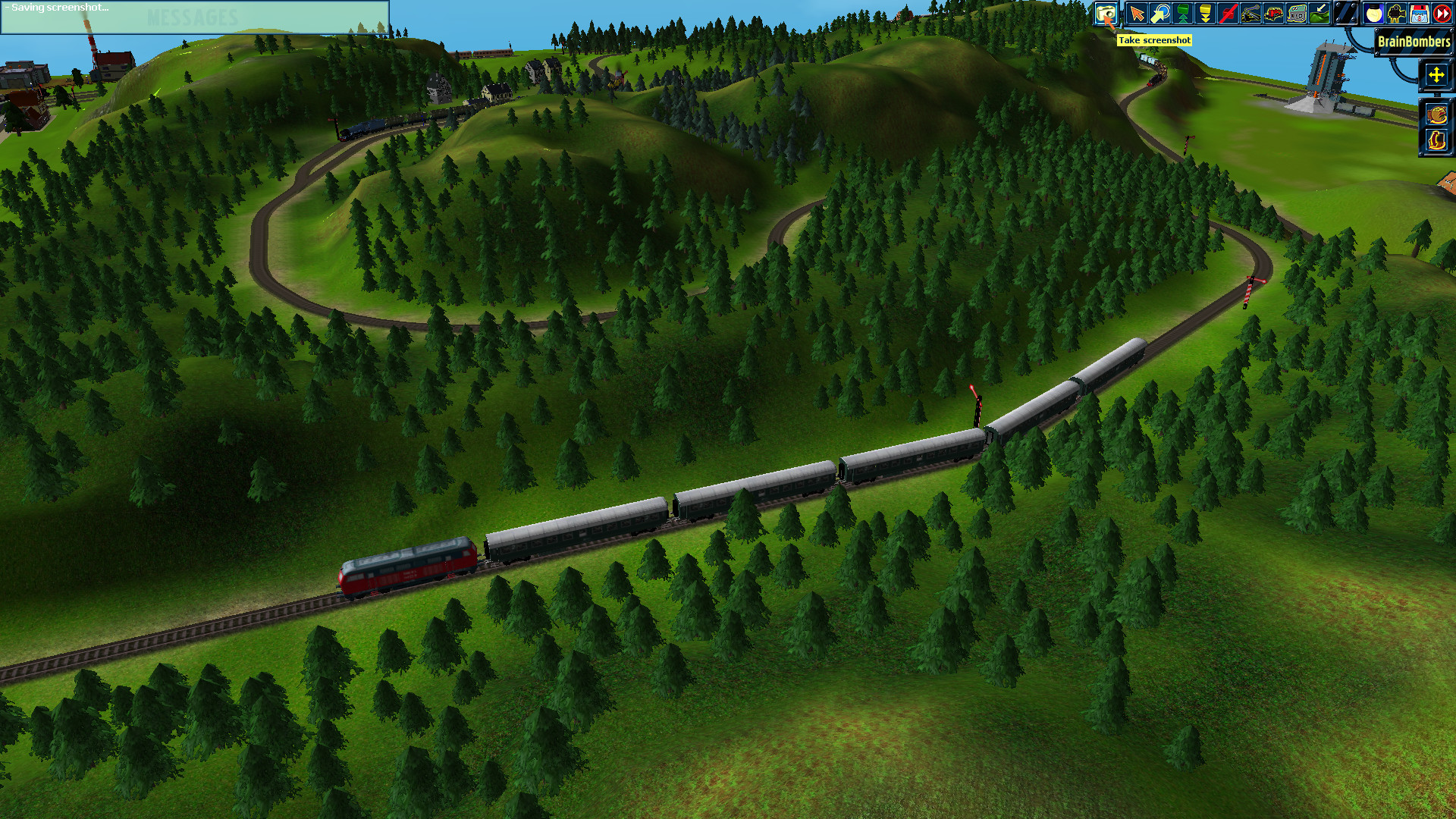The image size is (1456, 819).
Task: Click the upper camera rotation control
Action: point(1436,113)
